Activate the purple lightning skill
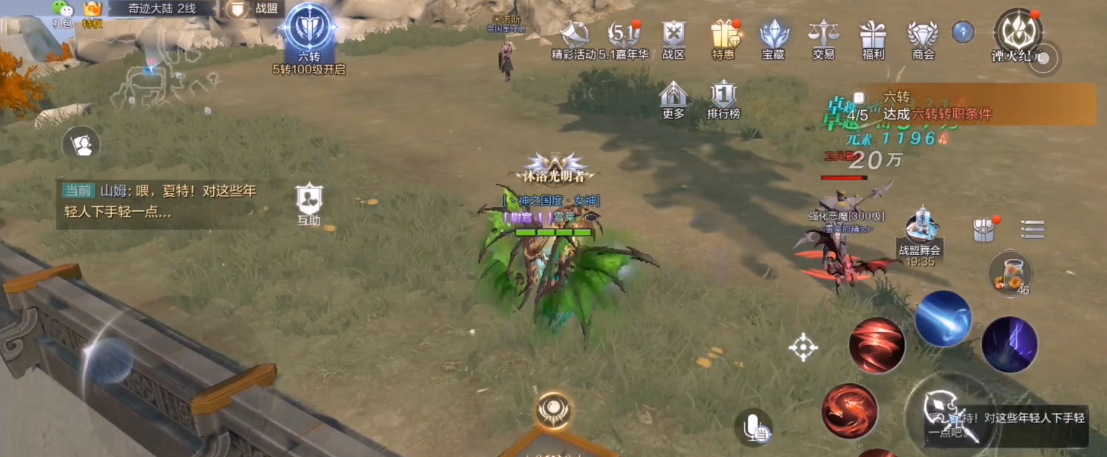Screen dimensions: 1107x457 click(x=1009, y=344)
